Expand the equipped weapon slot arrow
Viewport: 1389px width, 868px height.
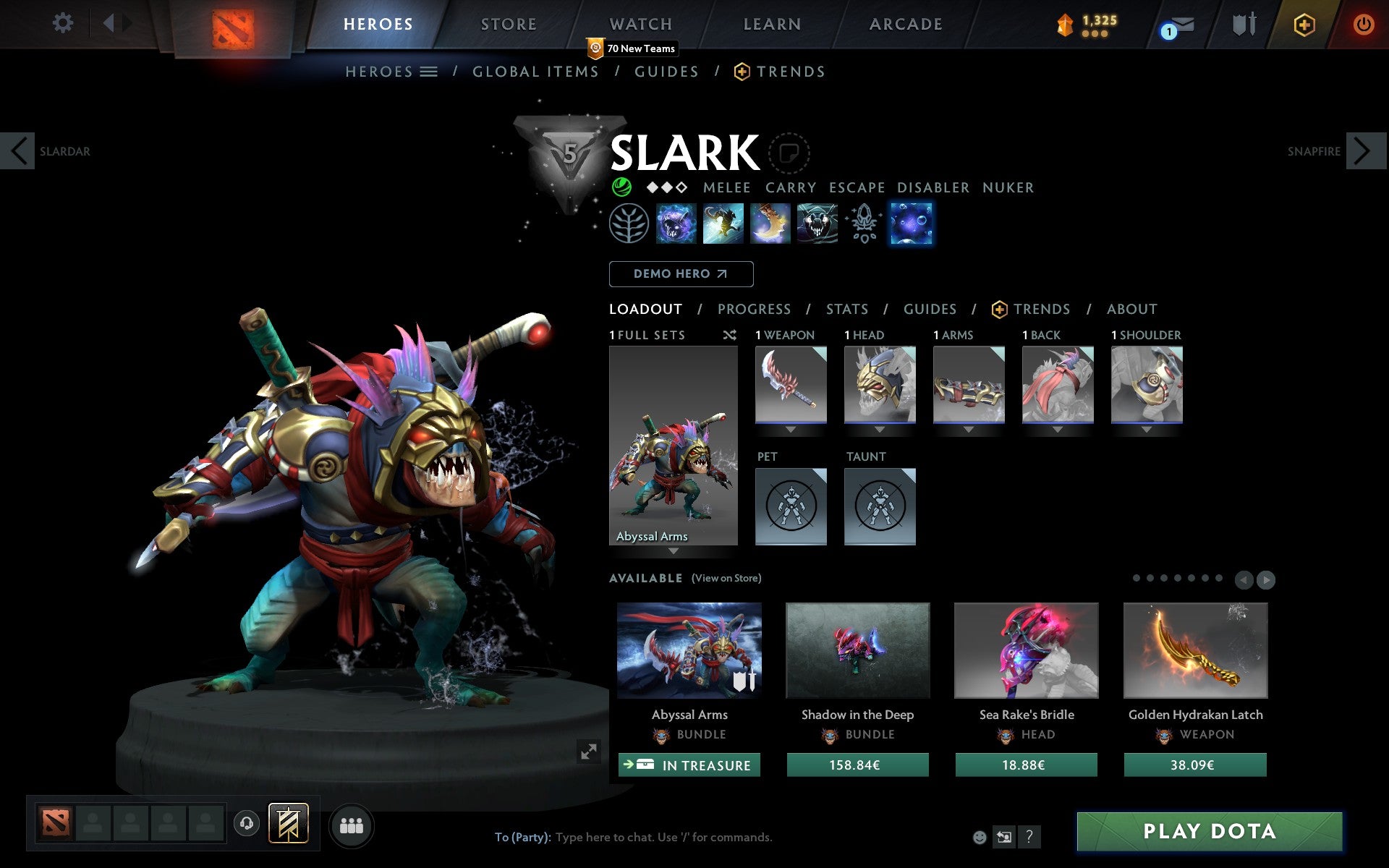pos(790,428)
